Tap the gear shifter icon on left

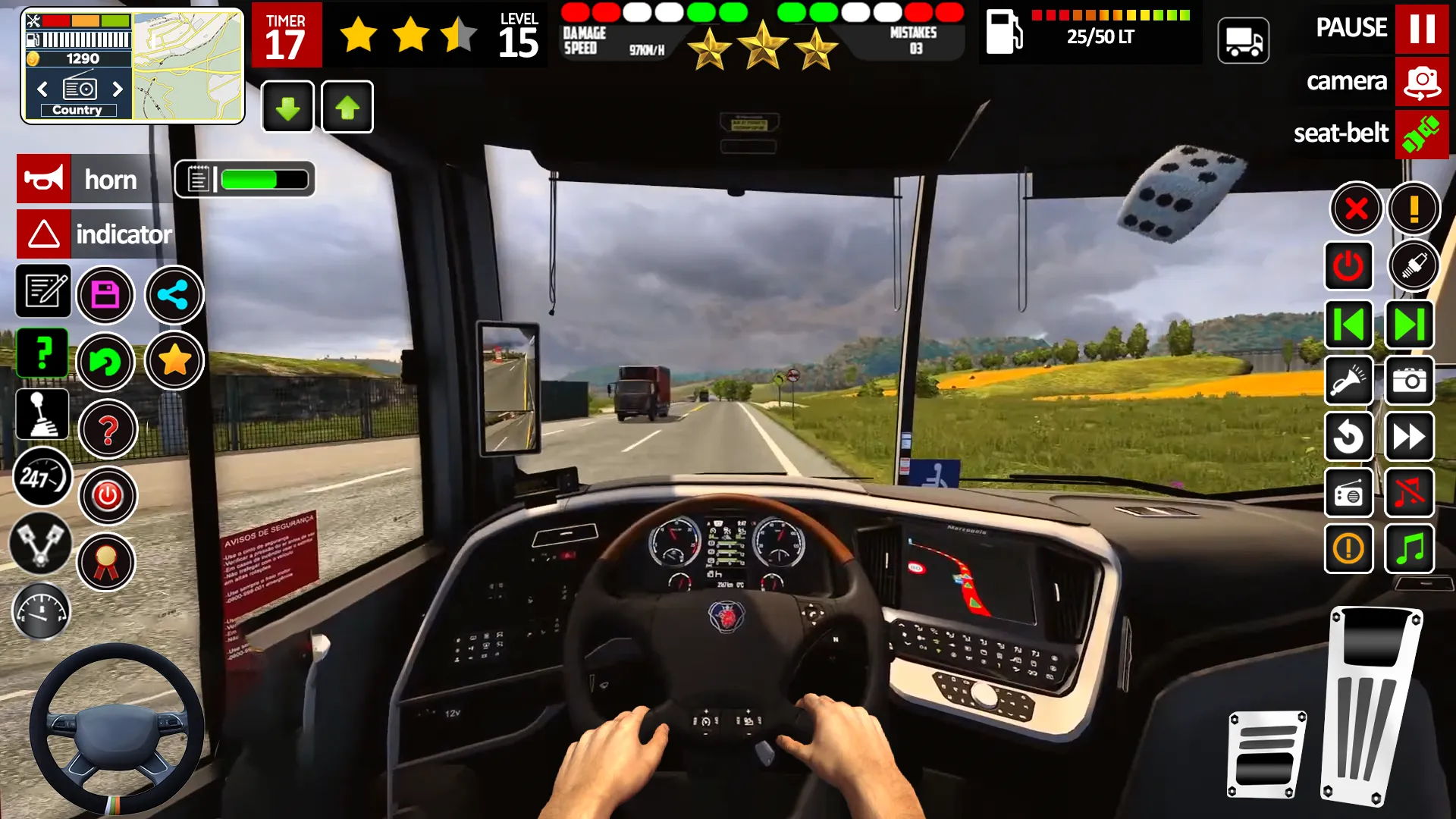click(x=42, y=413)
